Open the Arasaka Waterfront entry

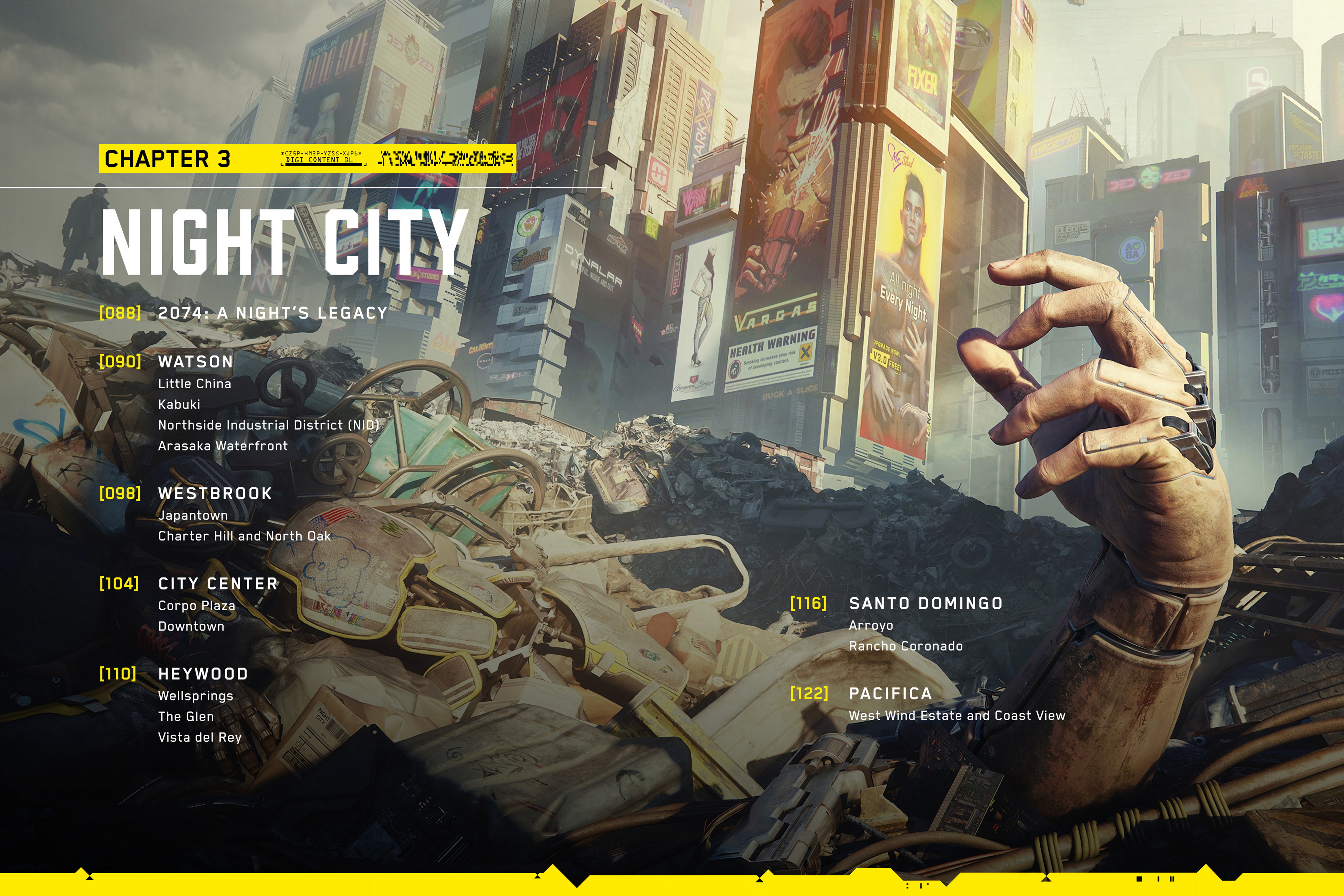[223, 446]
